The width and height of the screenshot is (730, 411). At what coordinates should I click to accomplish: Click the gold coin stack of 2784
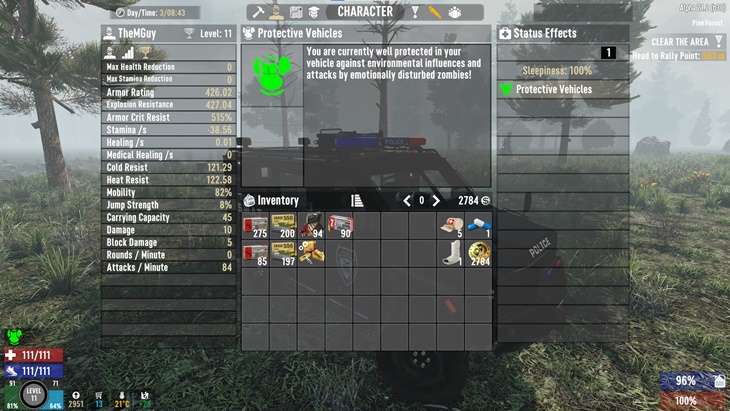[479, 253]
